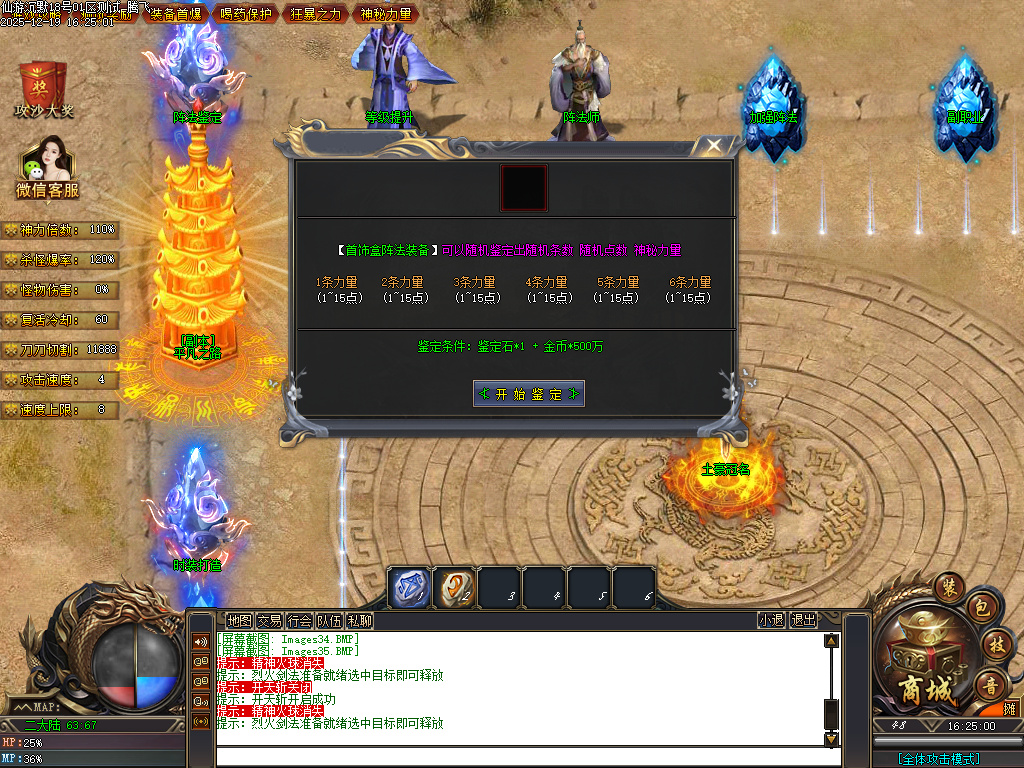
Task: Click the 小退 logout button
Action: coord(771,620)
